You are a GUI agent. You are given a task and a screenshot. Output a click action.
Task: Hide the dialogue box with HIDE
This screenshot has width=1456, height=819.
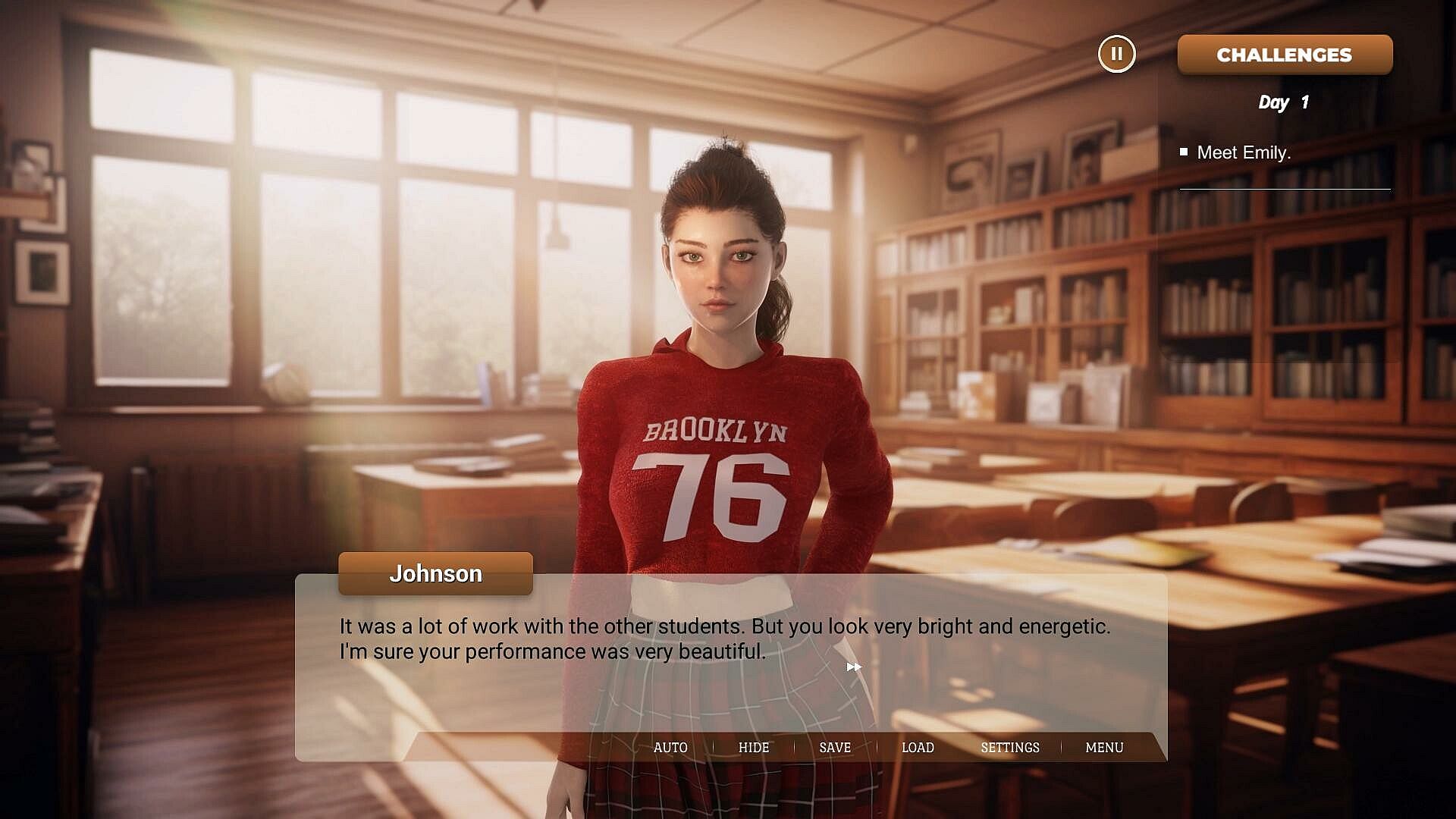coord(754,748)
